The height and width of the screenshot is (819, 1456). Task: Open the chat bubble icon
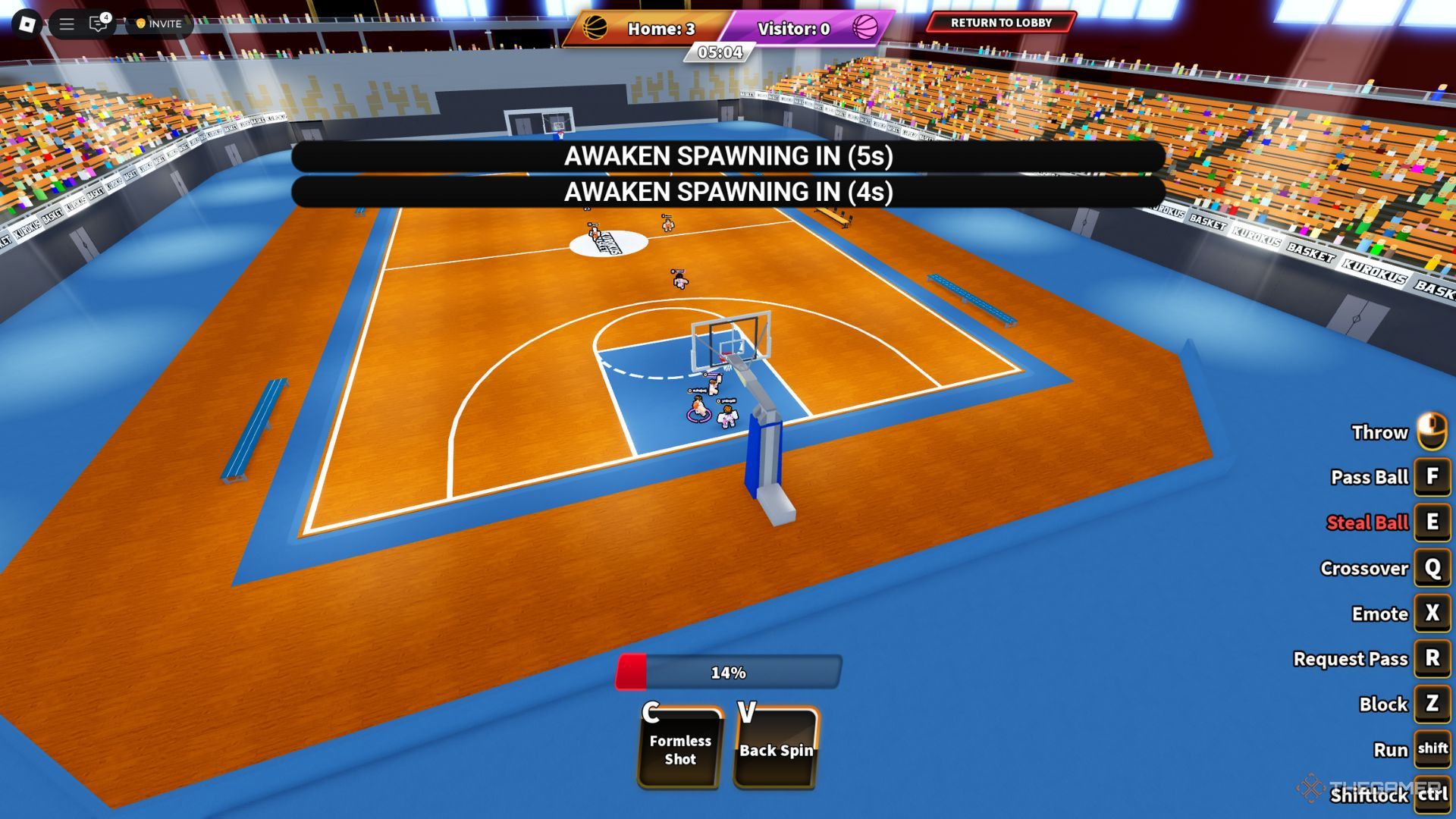(x=98, y=24)
